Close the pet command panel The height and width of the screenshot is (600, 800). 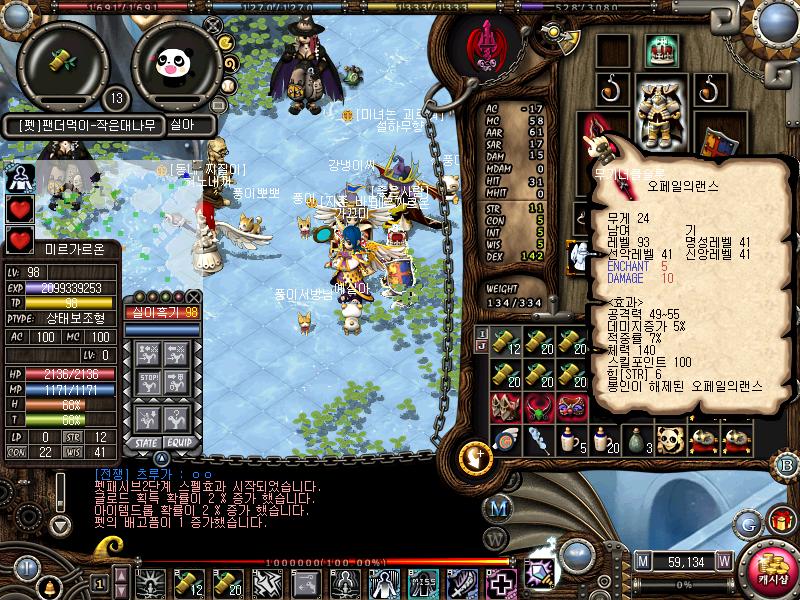[194, 298]
